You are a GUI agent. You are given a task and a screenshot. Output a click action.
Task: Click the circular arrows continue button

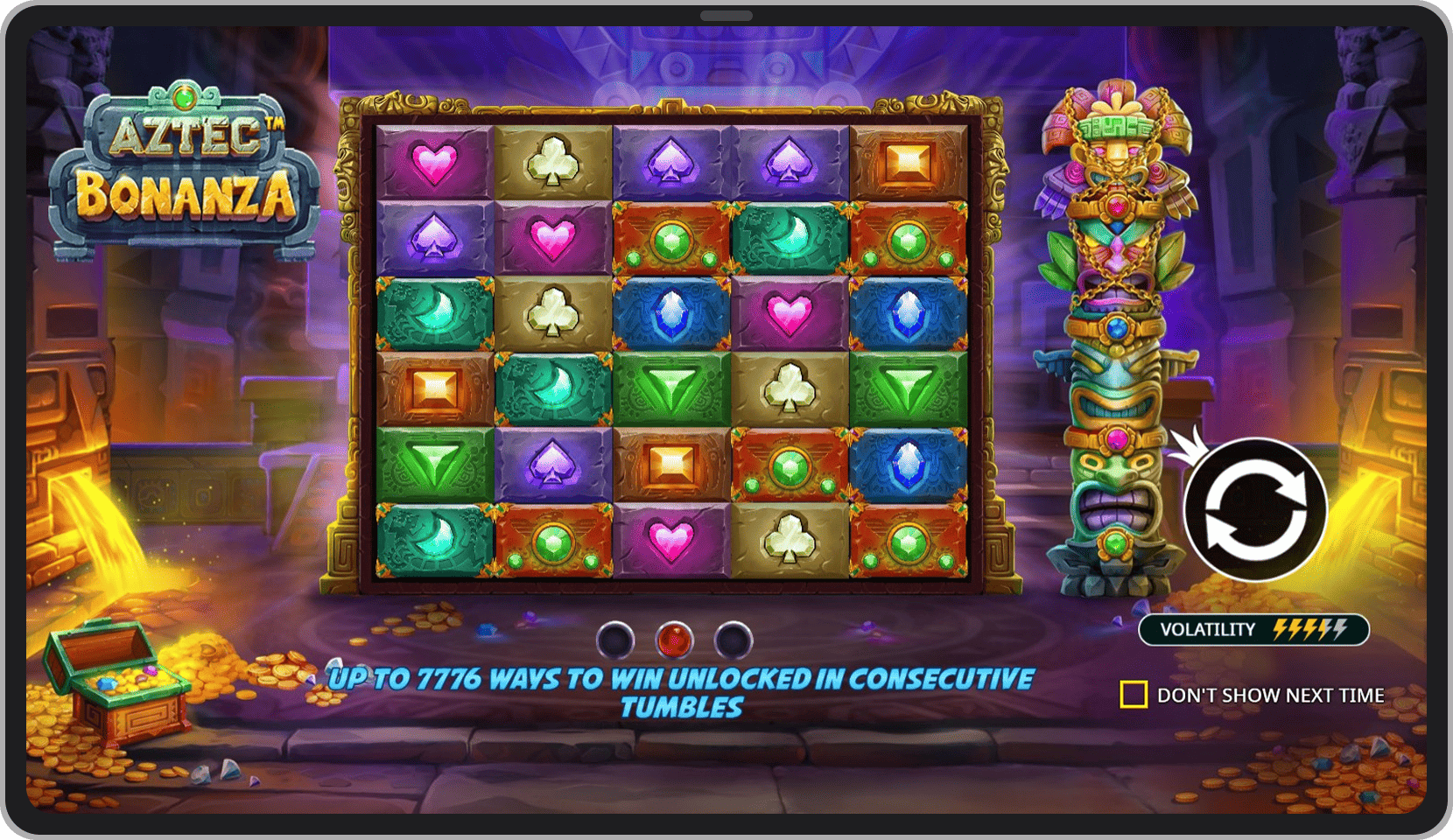coord(1255,509)
